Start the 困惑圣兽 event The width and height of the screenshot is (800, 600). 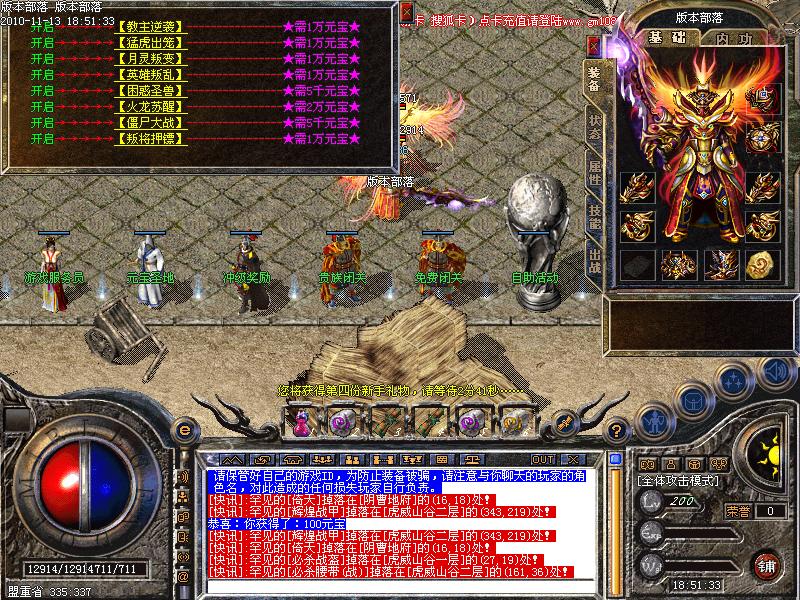click(152, 90)
